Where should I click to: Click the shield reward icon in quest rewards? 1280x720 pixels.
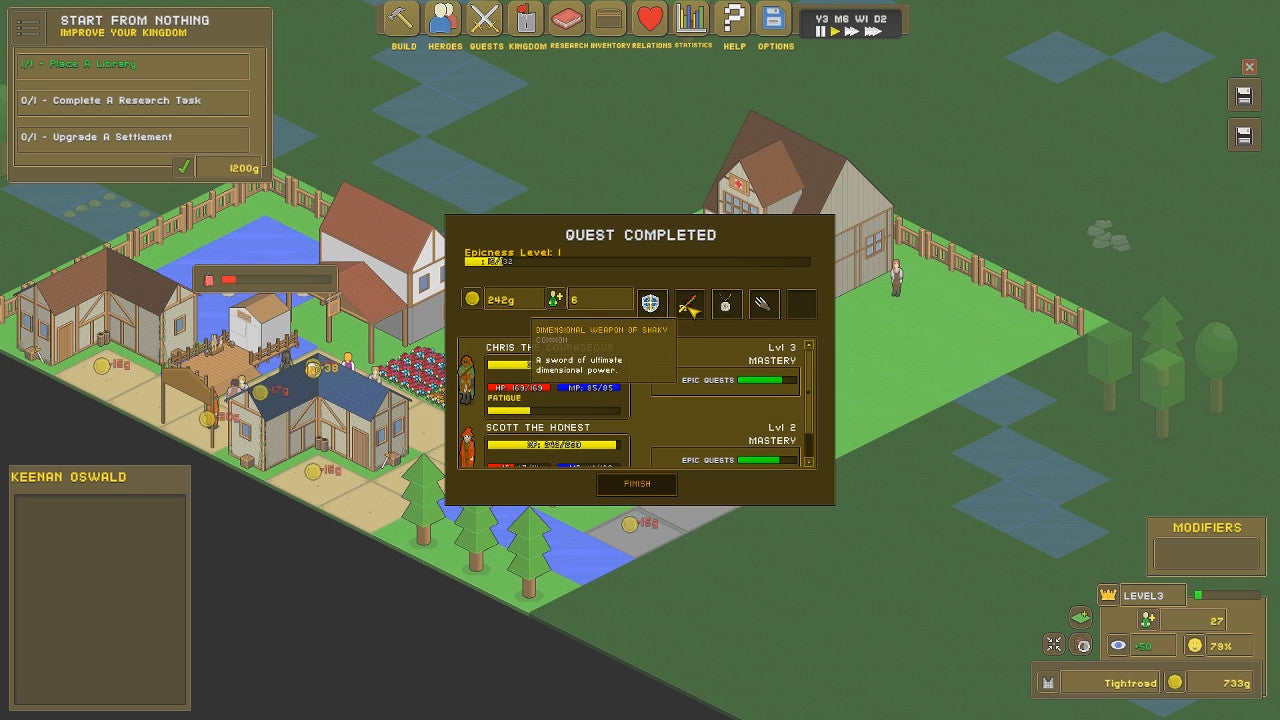(652, 303)
